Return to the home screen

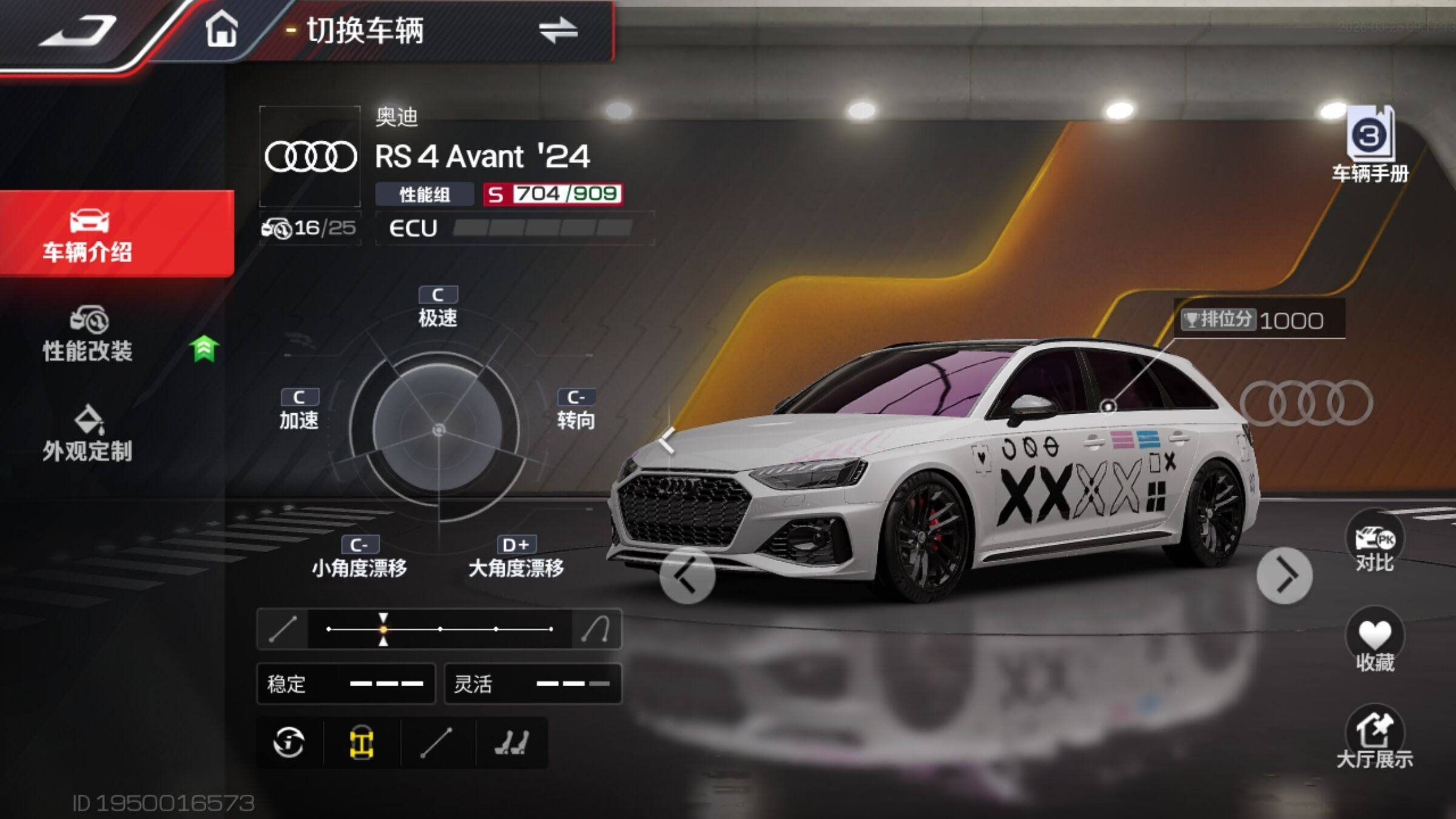(221, 30)
